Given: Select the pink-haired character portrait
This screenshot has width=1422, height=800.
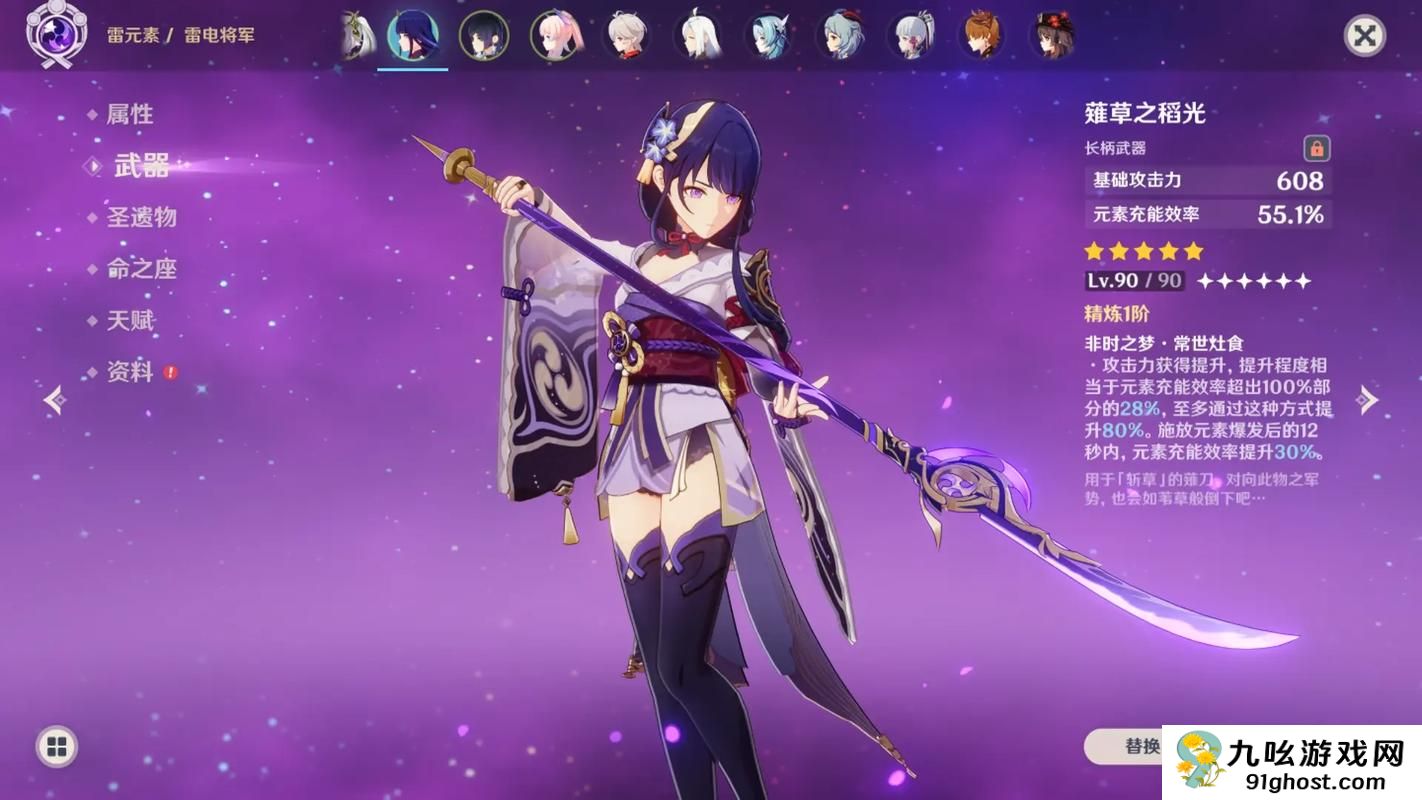Looking at the screenshot, I should coord(555,36).
